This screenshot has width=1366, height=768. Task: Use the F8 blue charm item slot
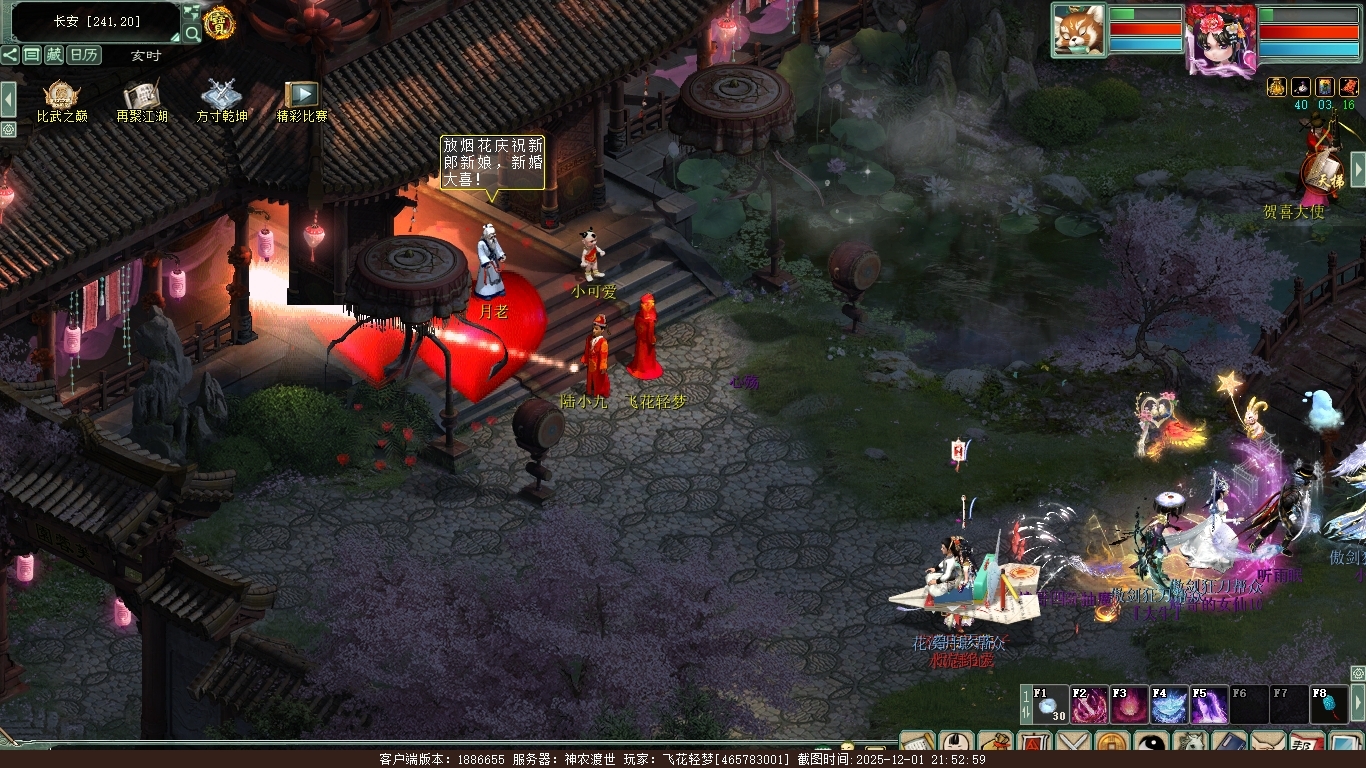point(1328,704)
